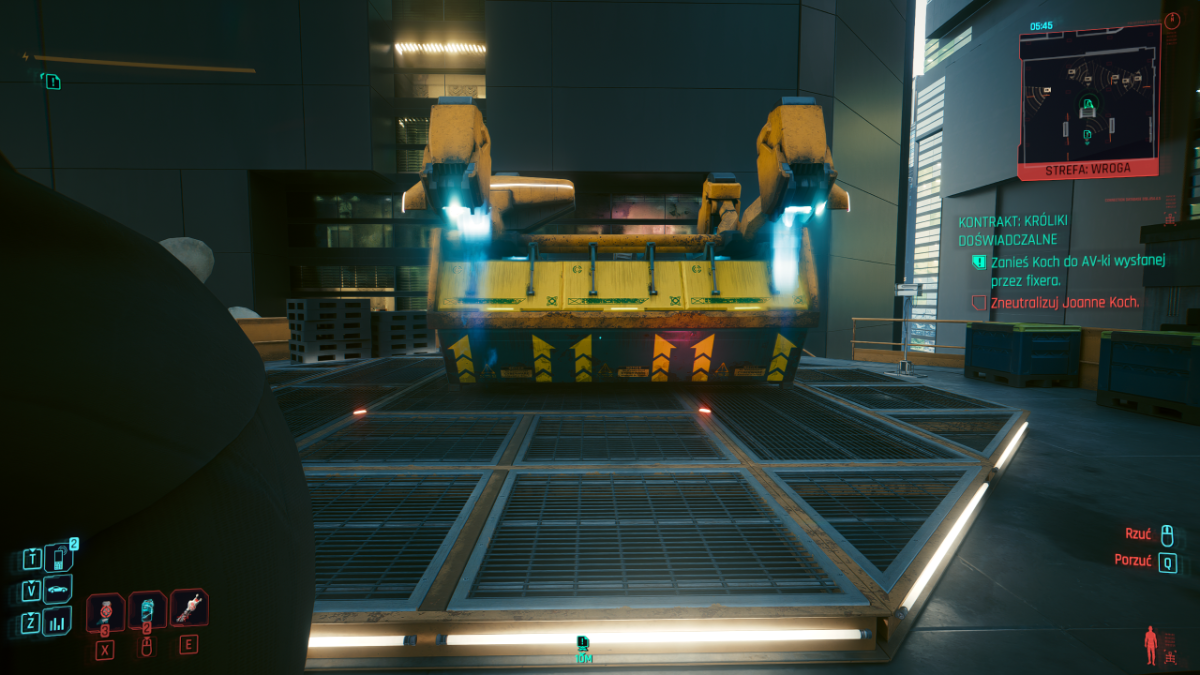Activate the arm cyberware slot
The height and width of the screenshot is (675, 1200).
tap(188, 607)
